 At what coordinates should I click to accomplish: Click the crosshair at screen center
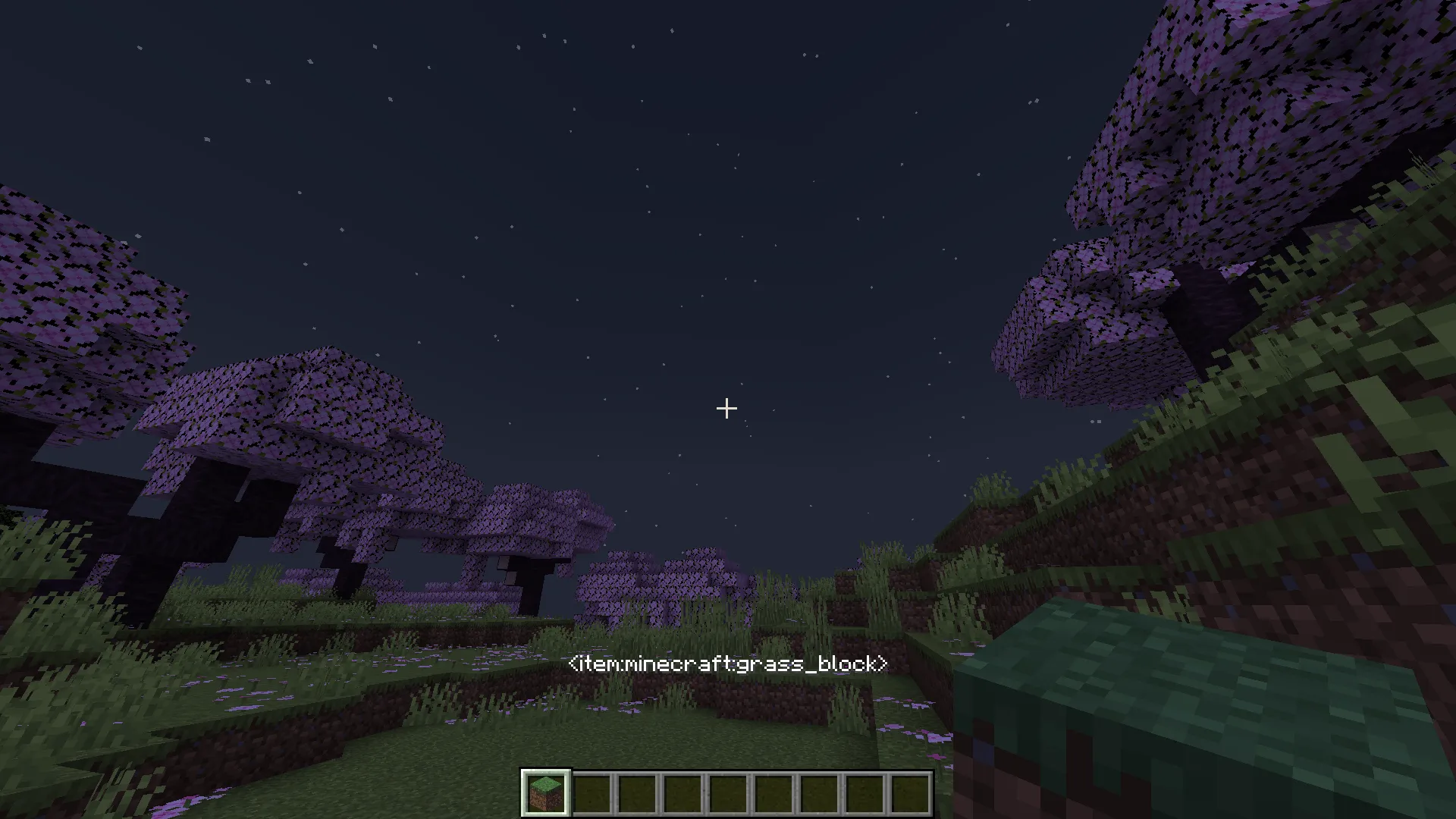[x=726, y=409]
